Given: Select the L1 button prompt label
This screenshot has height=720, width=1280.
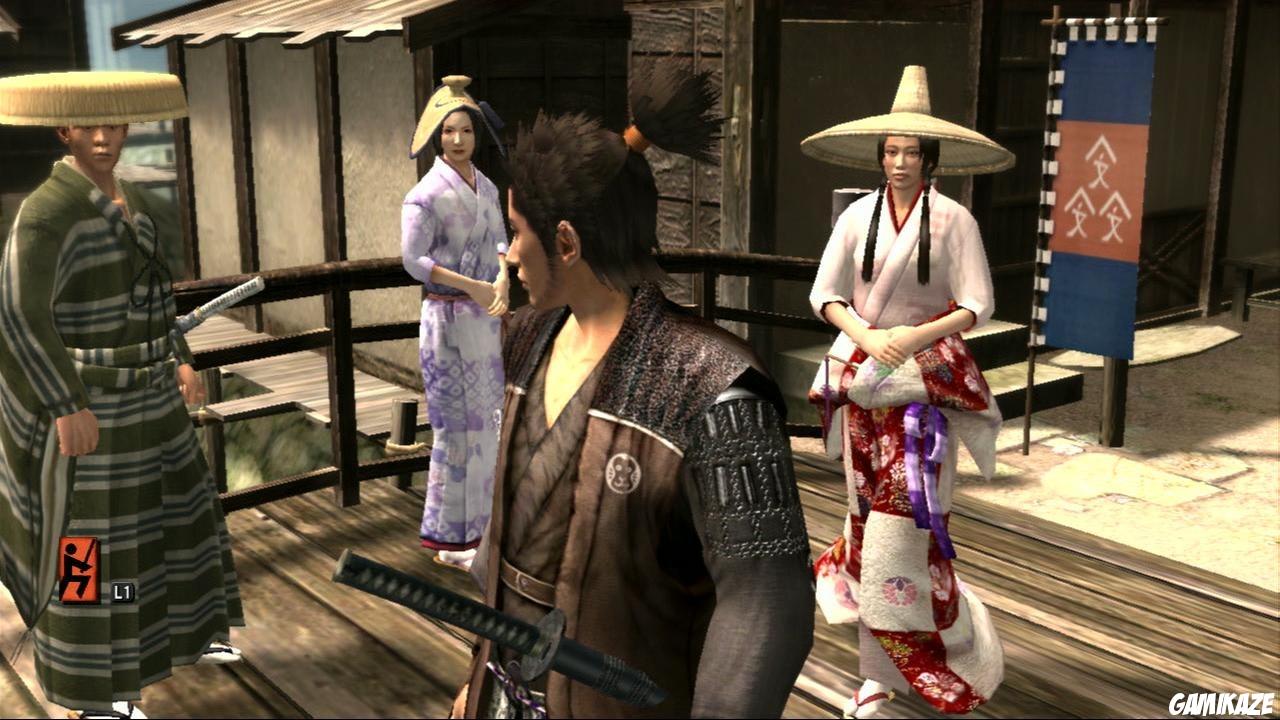Looking at the screenshot, I should (122, 590).
